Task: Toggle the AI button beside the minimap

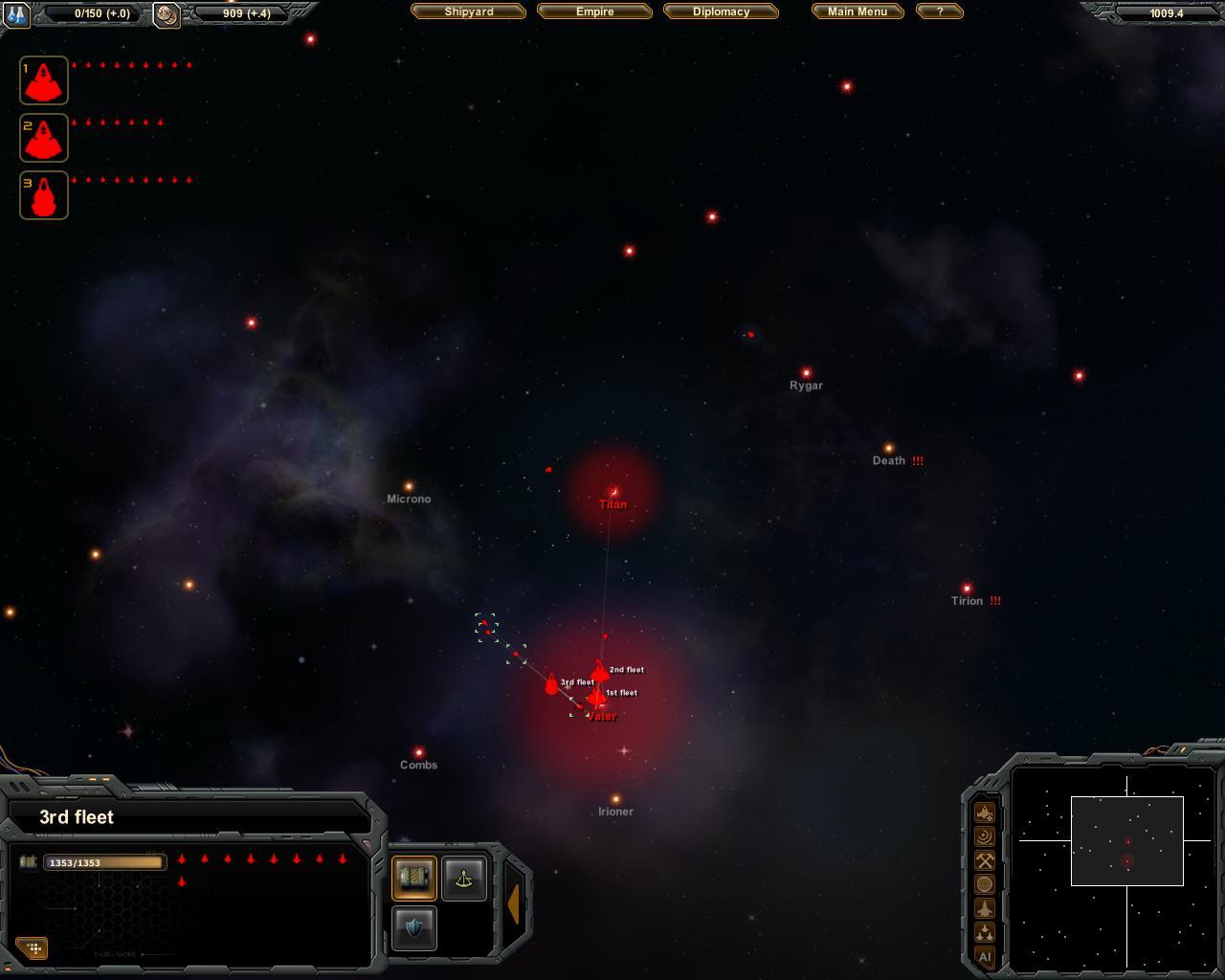Action: click(x=985, y=956)
